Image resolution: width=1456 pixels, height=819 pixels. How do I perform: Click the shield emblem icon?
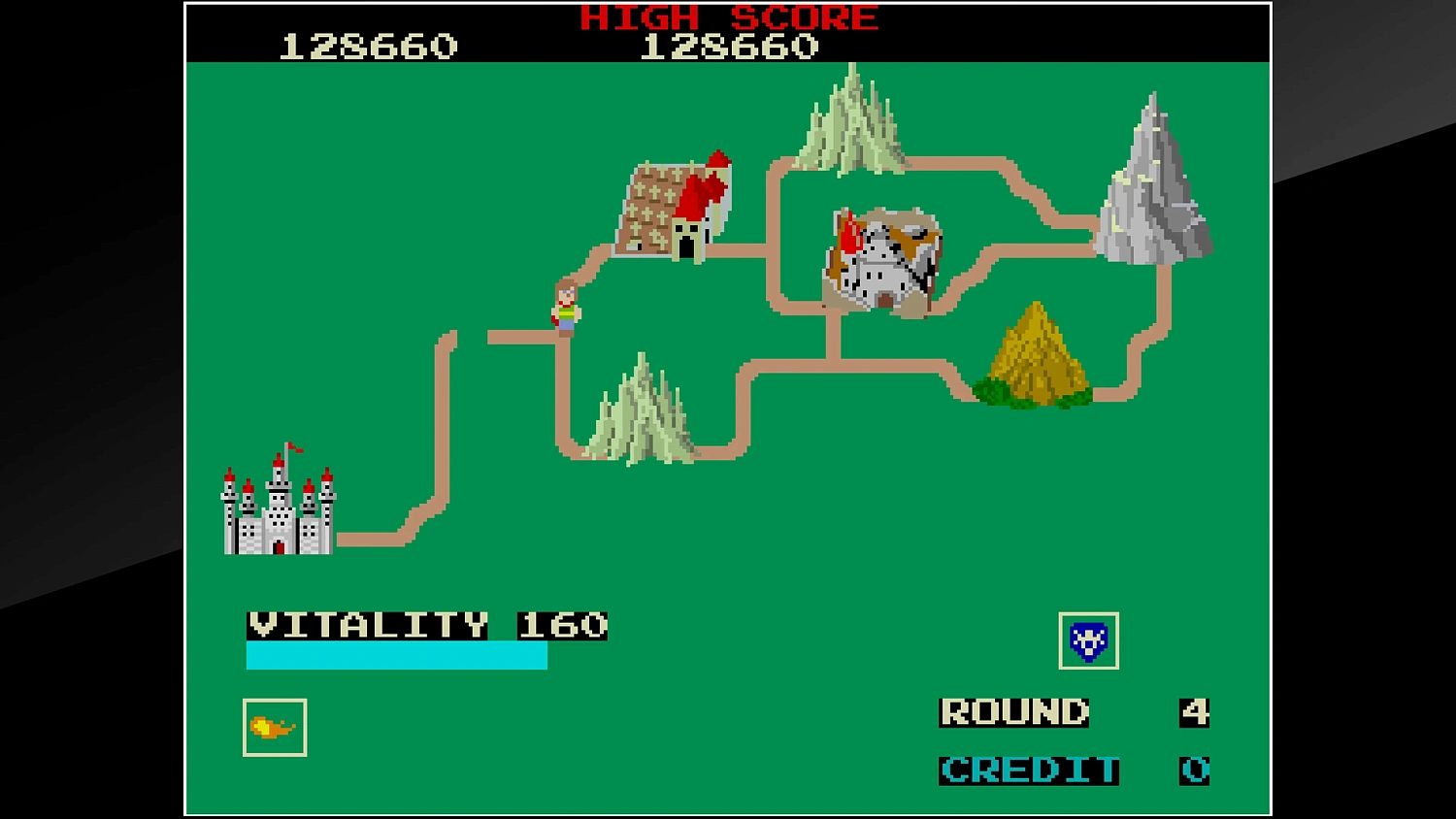click(x=1089, y=640)
